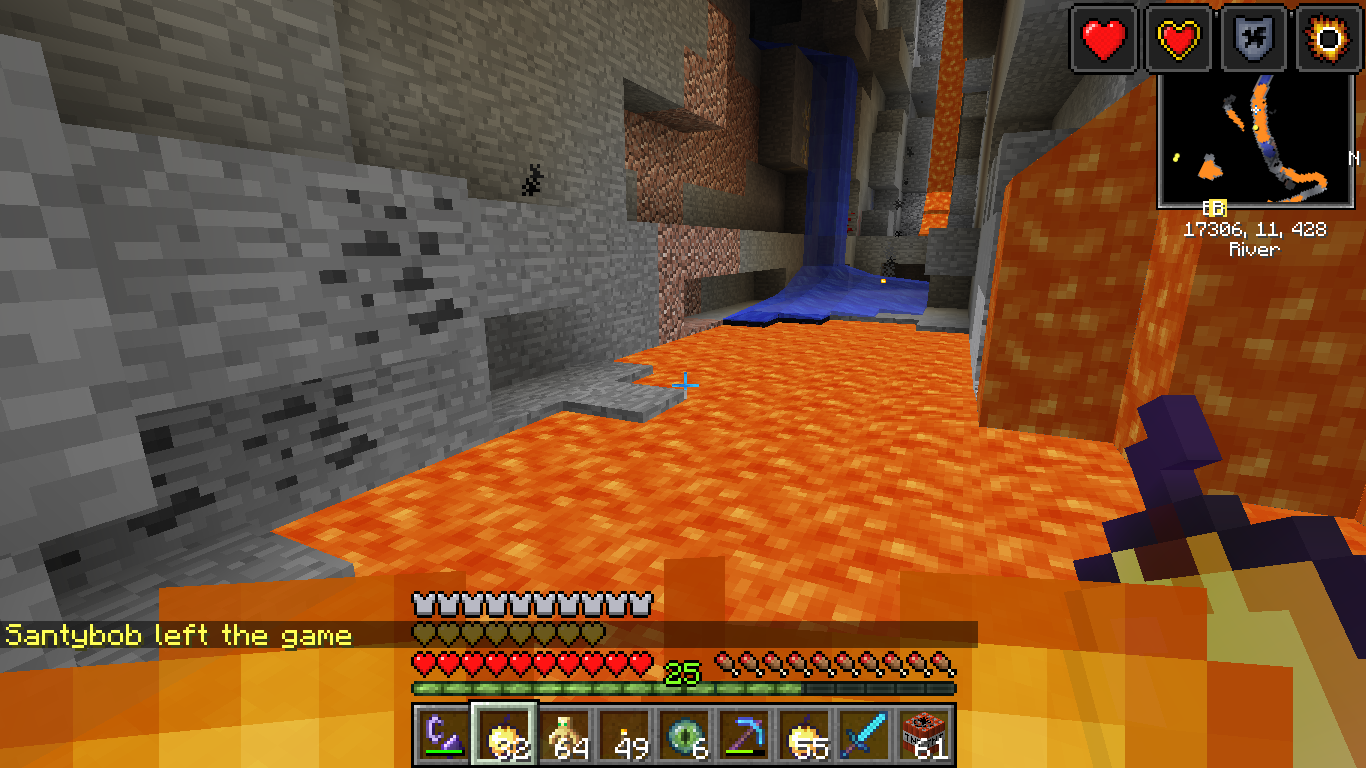Click the gold-outlined heart effect icon
Screen dimensions: 1366x768
1179,39
